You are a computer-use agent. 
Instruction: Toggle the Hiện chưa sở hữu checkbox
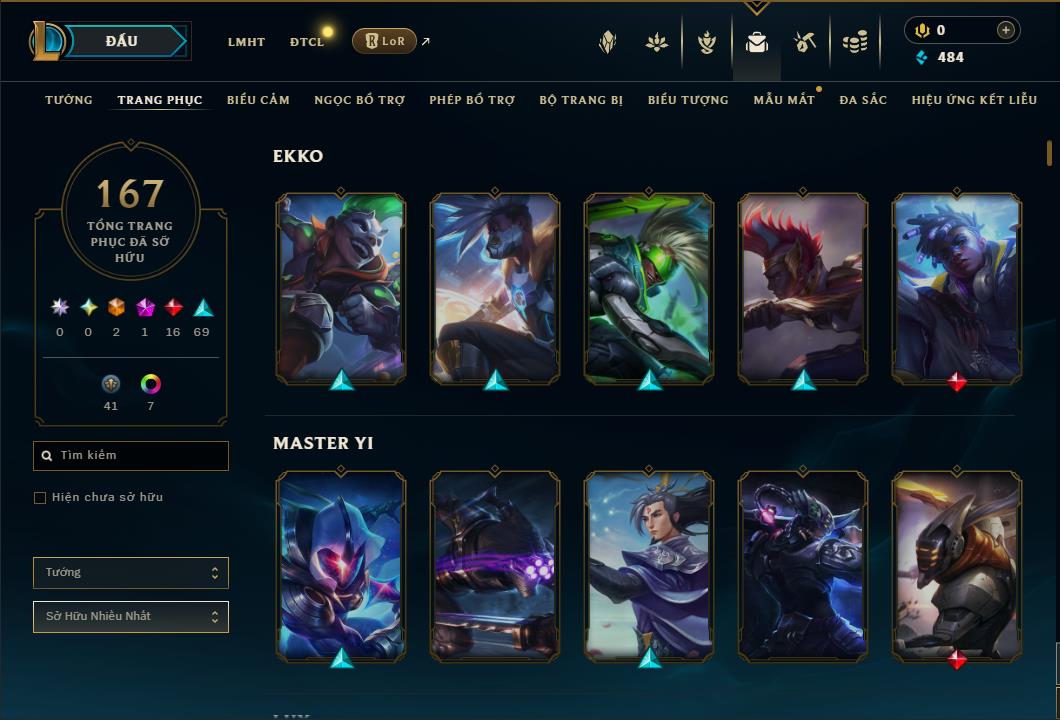click(40, 498)
